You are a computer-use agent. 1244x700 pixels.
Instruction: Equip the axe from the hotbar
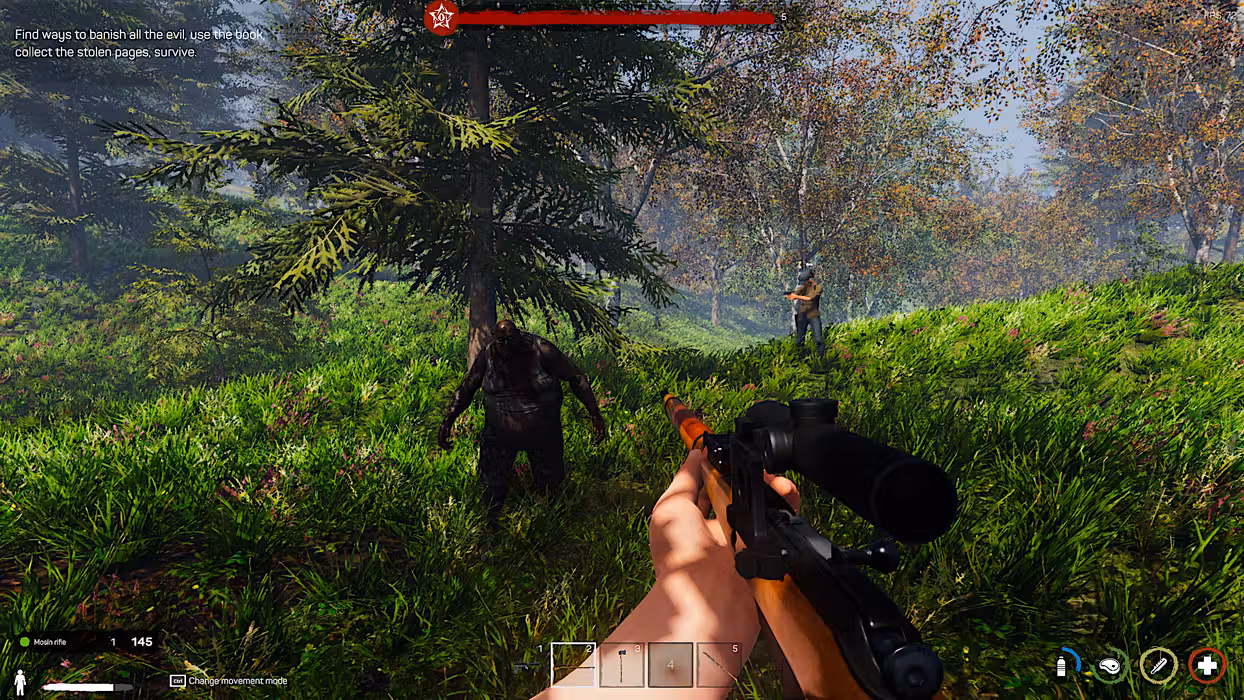622,665
